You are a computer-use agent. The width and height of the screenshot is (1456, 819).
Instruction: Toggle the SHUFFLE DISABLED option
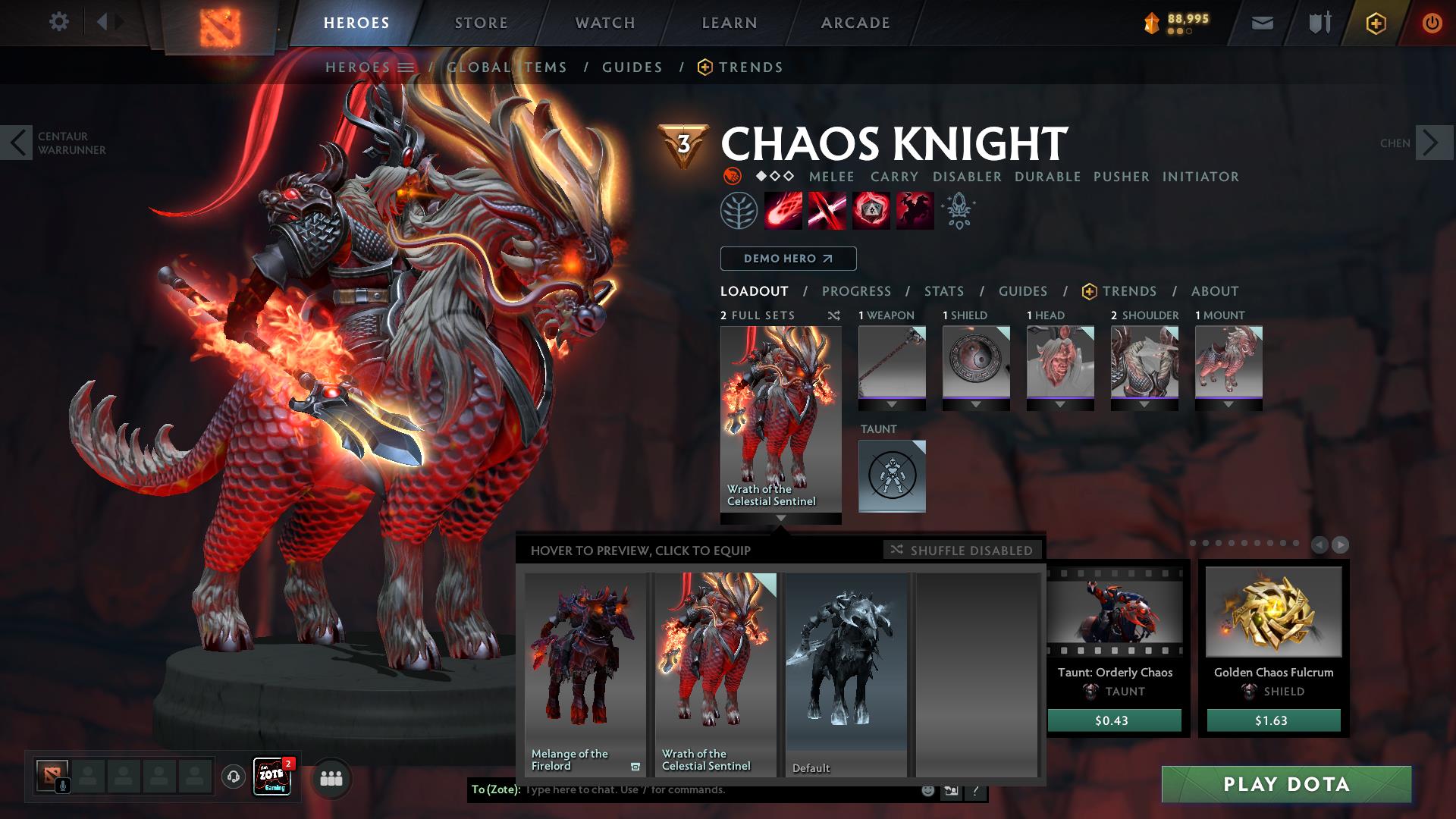tap(962, 550)
